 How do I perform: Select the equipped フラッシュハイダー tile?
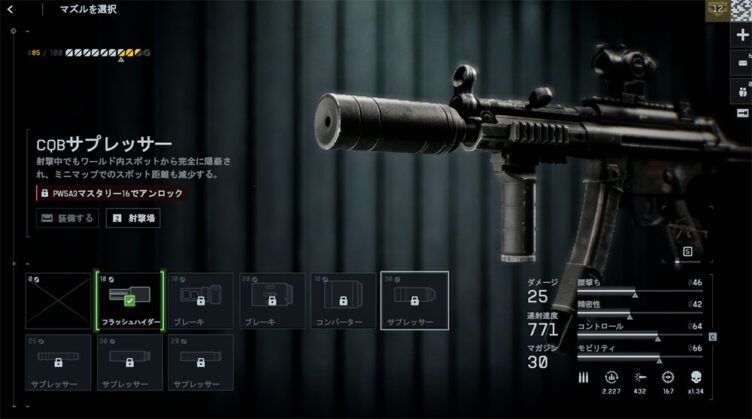coord(129,301)
